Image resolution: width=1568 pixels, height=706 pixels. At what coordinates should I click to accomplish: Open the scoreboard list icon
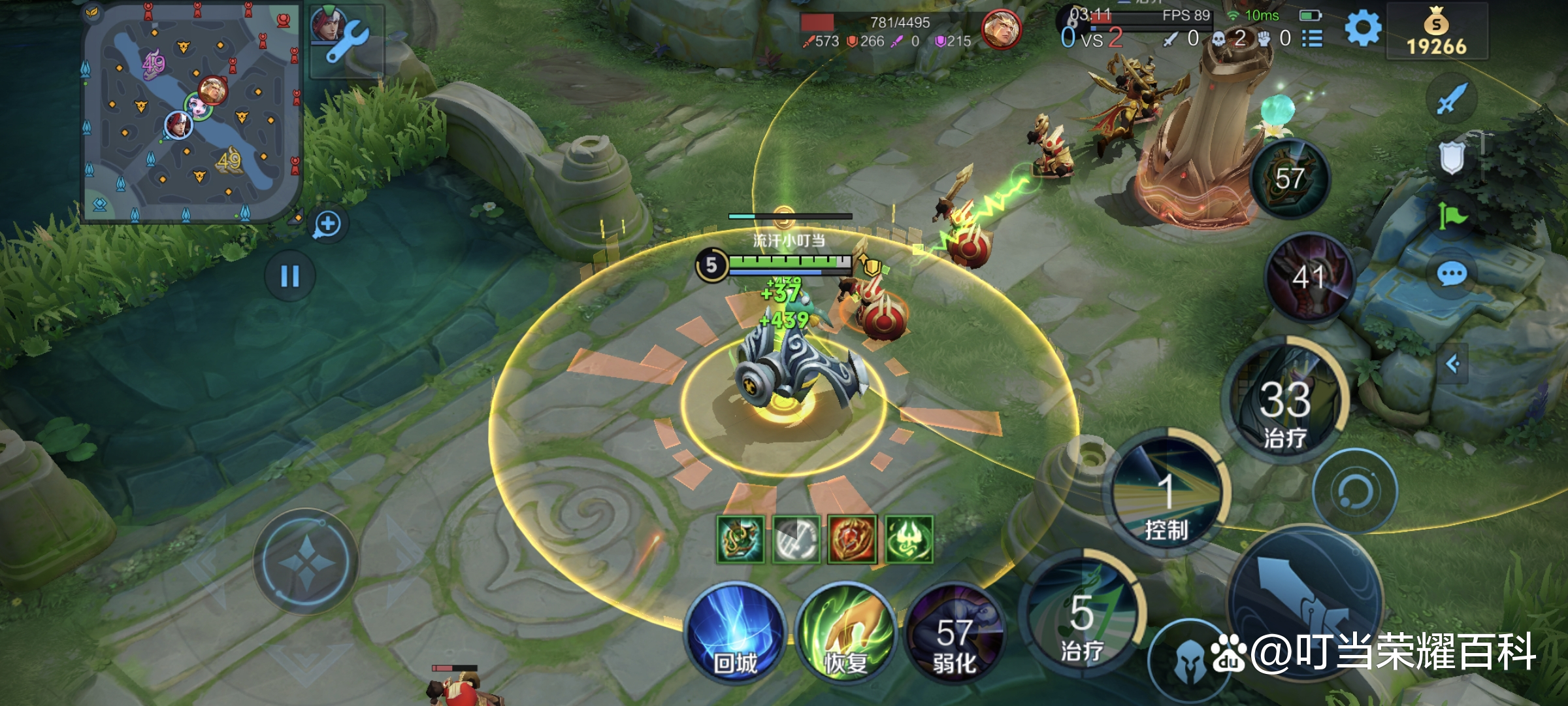click(1312, 39)
